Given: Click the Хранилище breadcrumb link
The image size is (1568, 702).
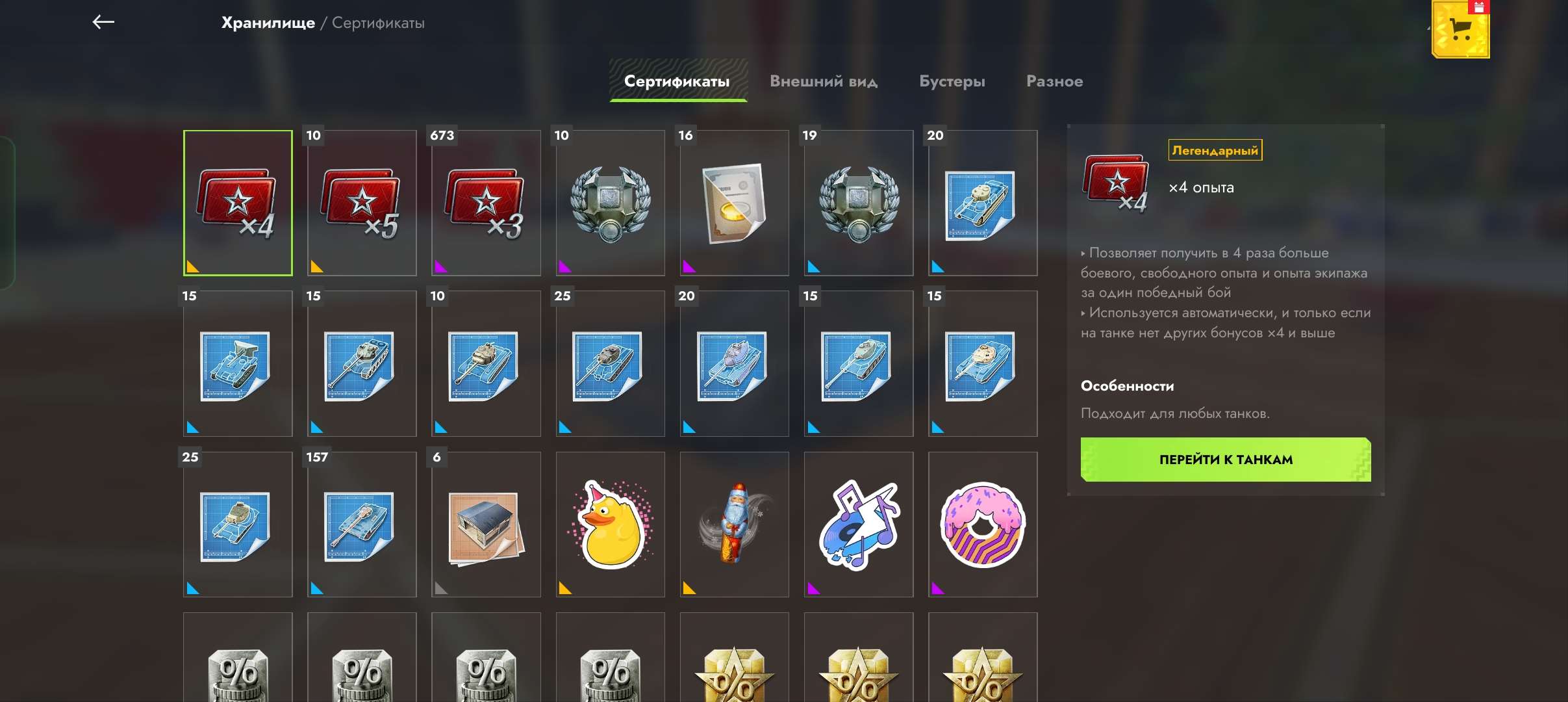Looking at the screenshot, I should (x=268, y=23).
